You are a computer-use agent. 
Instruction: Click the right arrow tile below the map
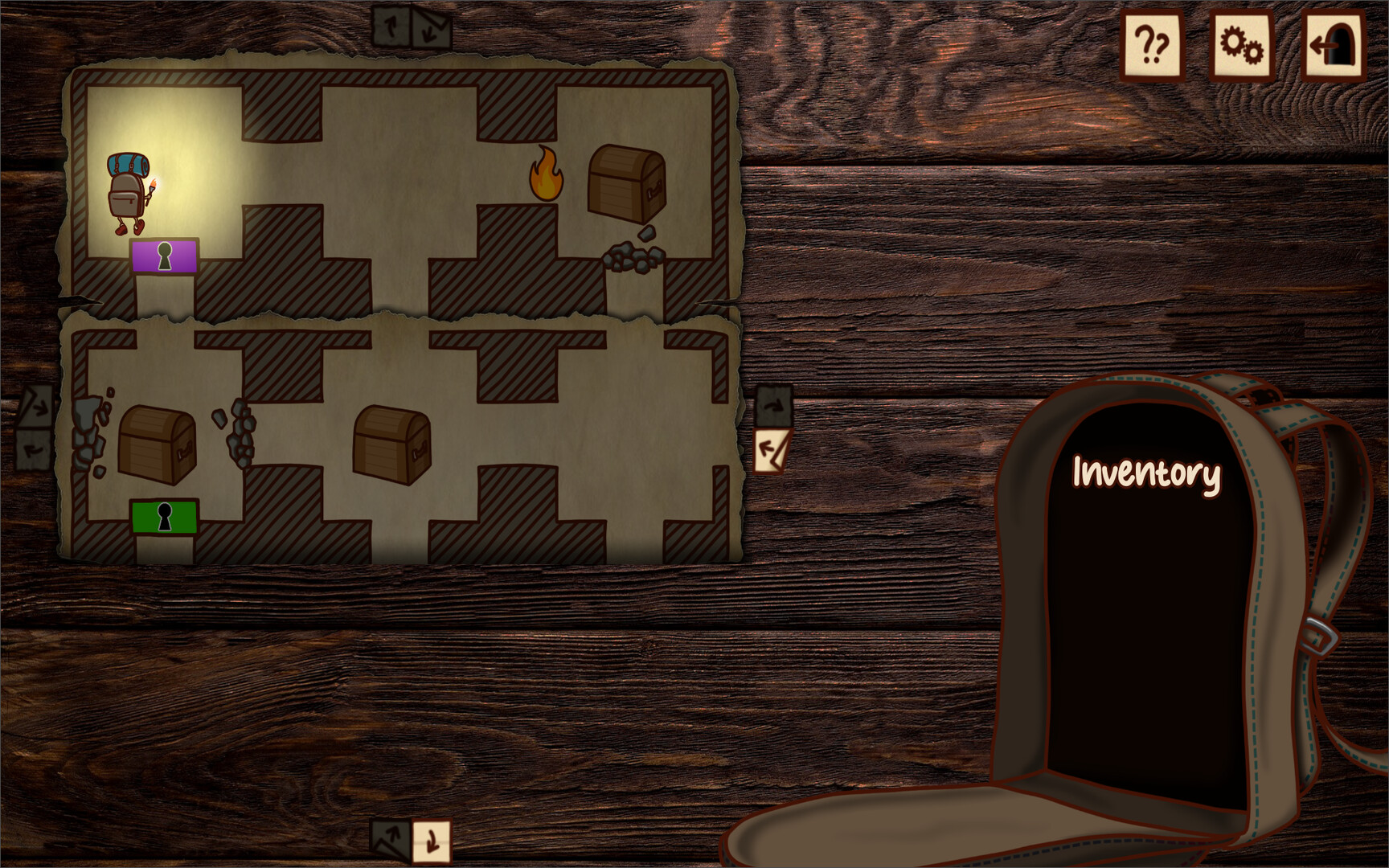(432, 840)
